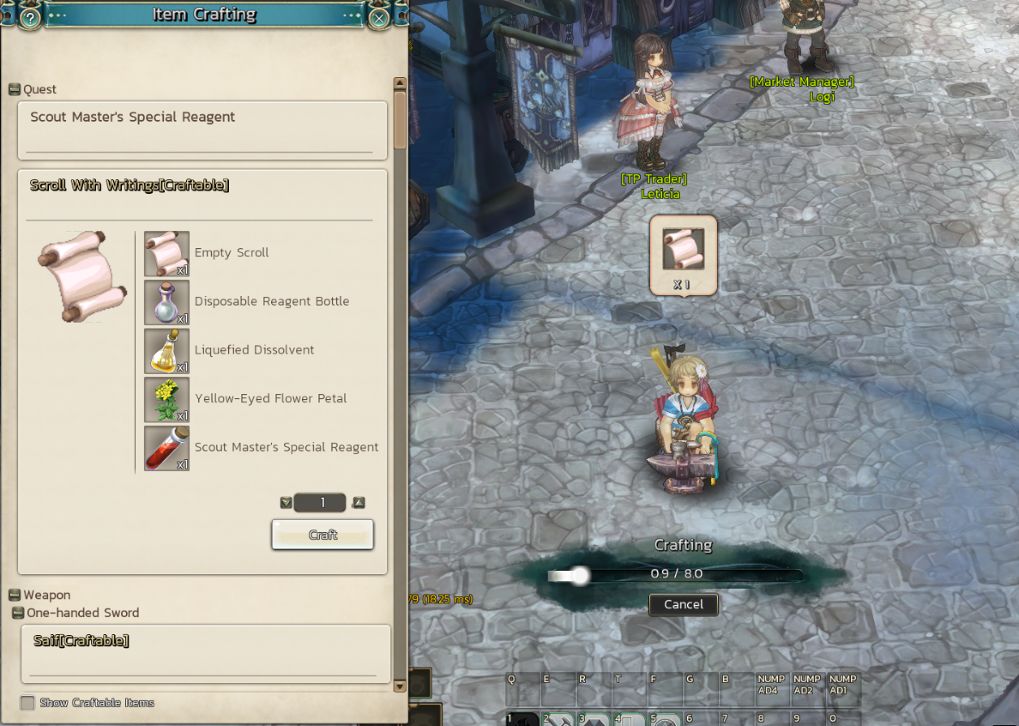Collapse the Quest category

tap(14, 90)
